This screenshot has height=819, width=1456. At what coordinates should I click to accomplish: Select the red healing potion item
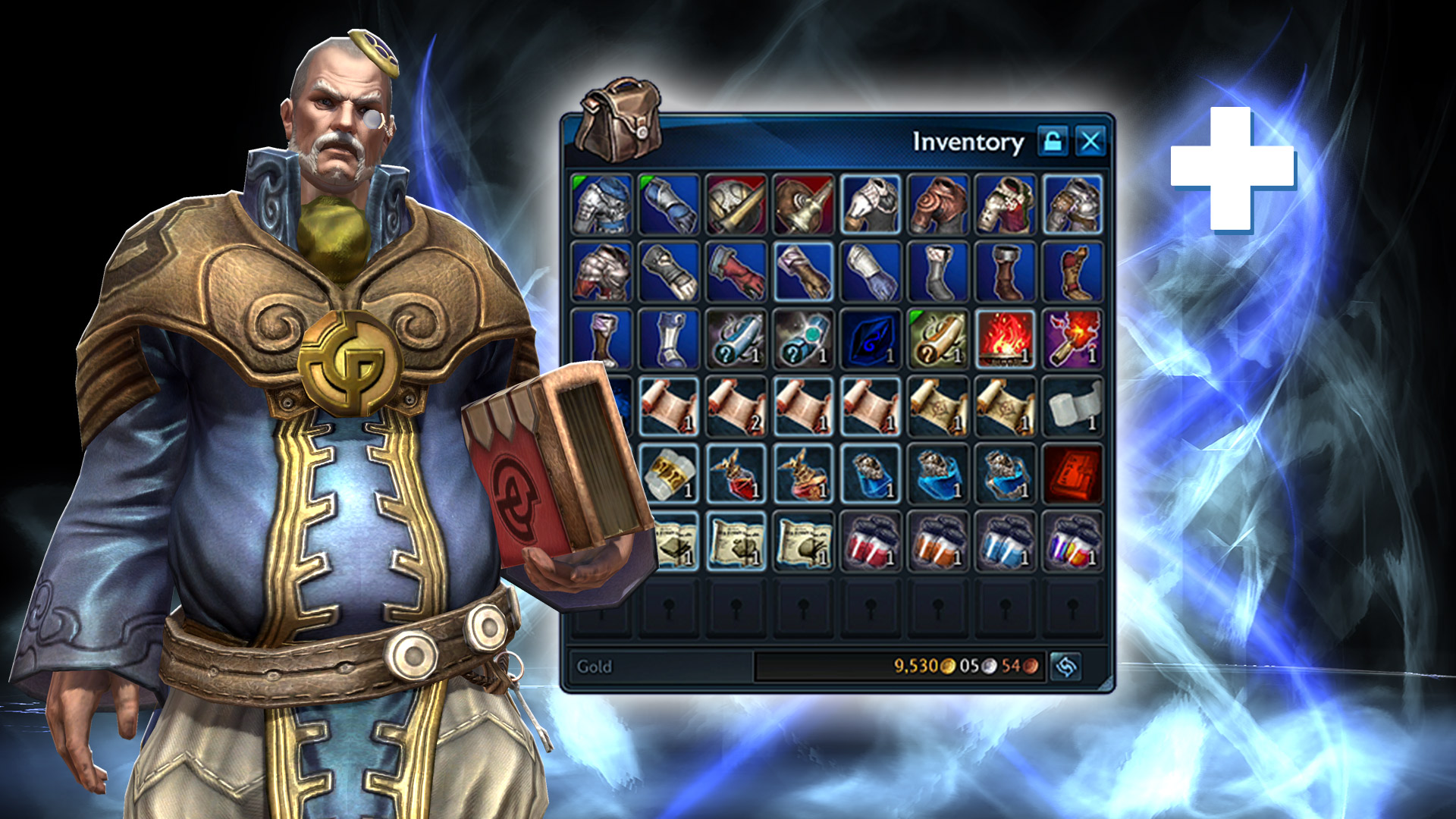point(736,475)
